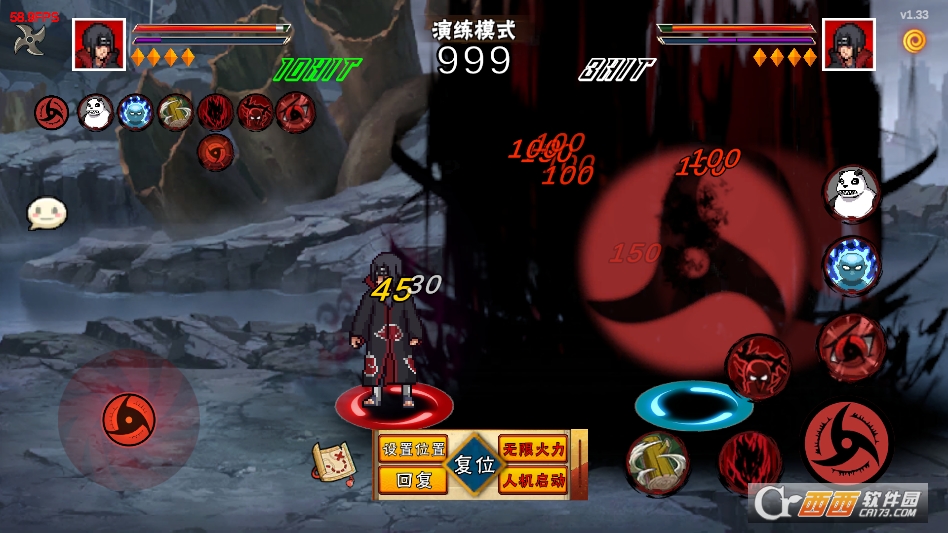This screenshot has width=948, height=533.
Task: Click the orange spiral icon under the version number
Action: (914, 40)
